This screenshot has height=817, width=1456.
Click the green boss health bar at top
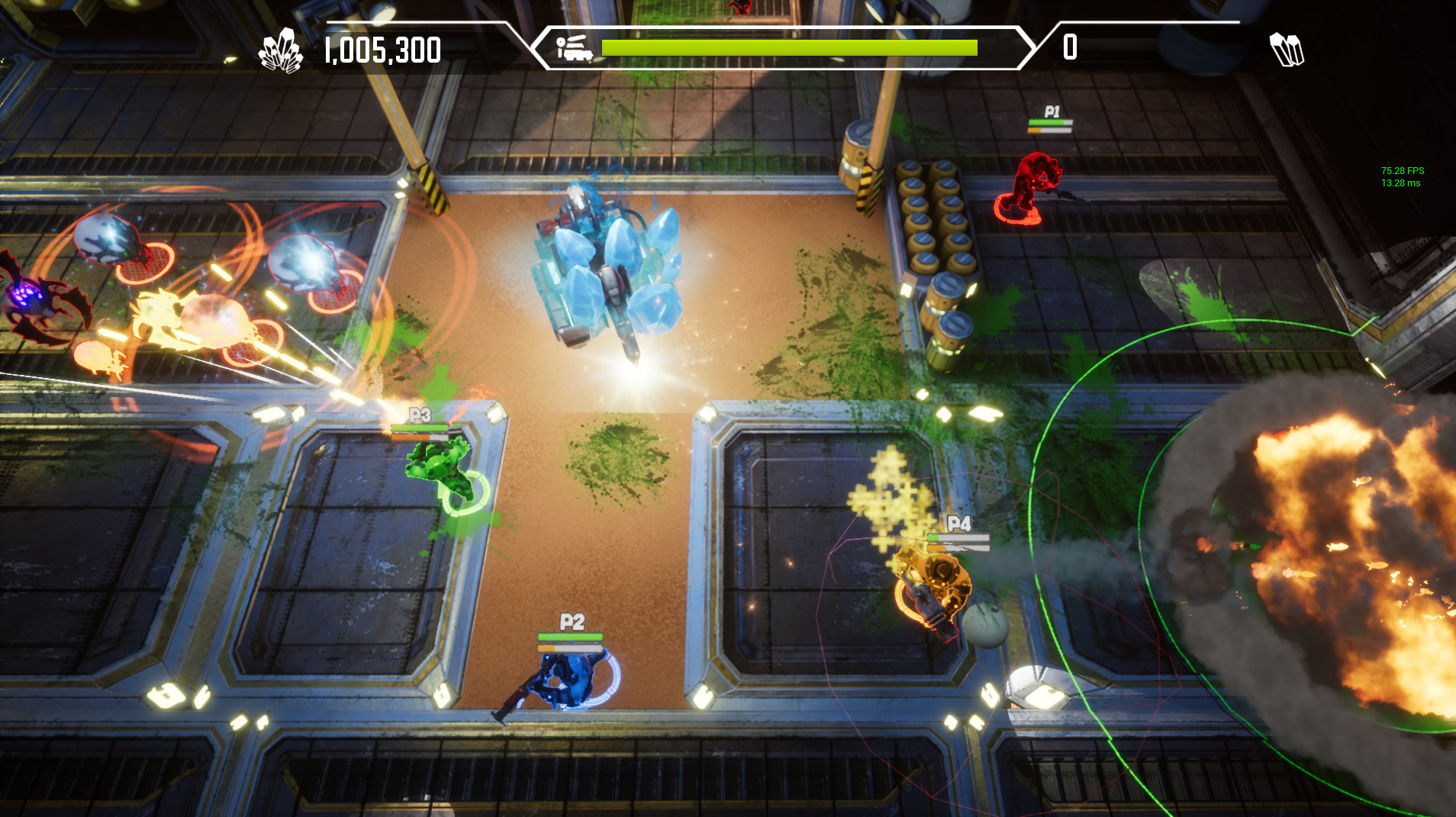pyautogui.click(x=790, y=46)
